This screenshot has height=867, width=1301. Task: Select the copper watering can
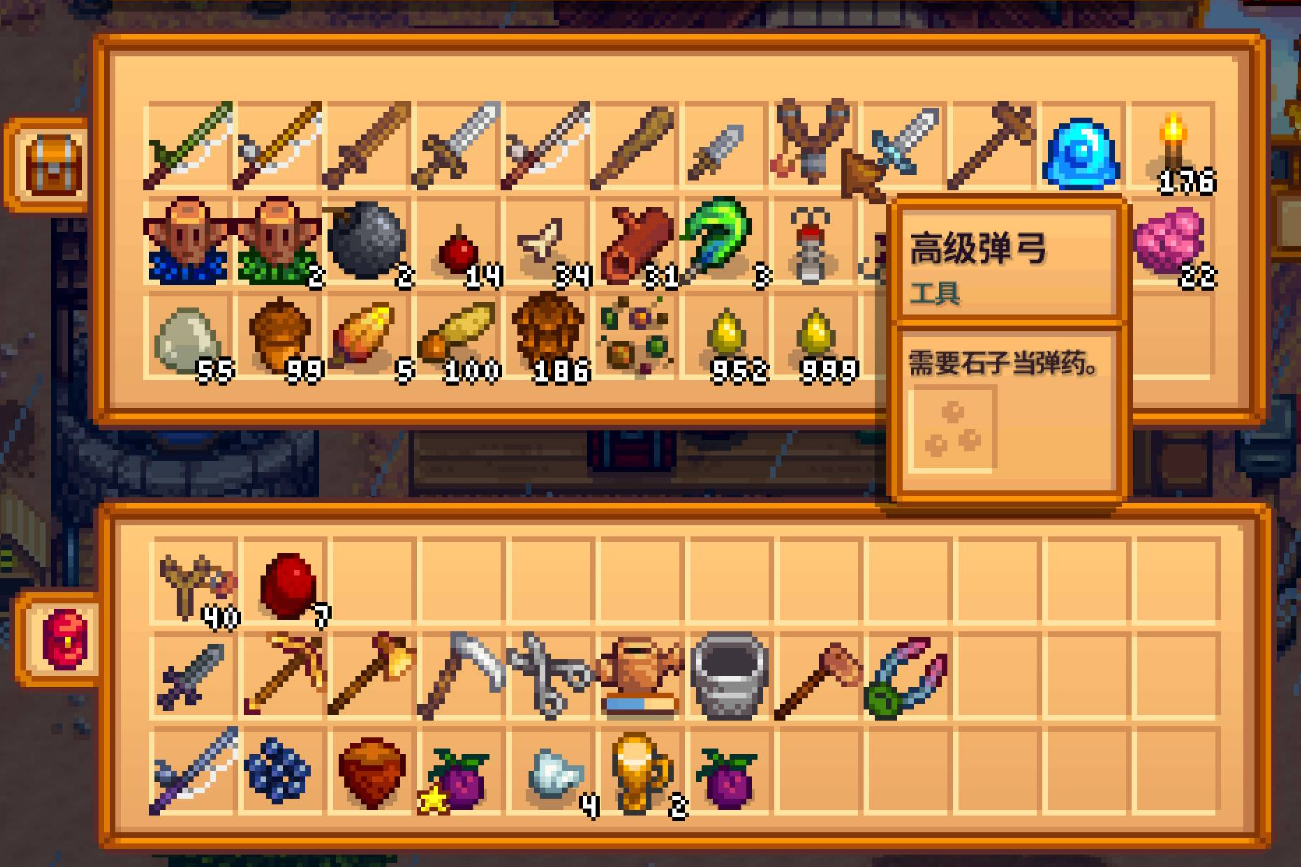click(640, 676)
